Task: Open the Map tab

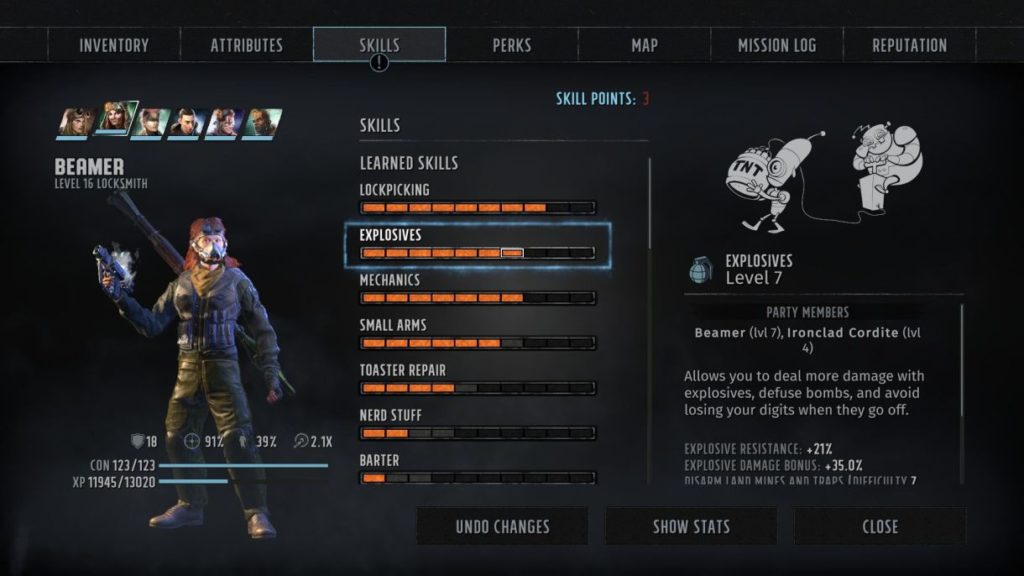Action: (x=644, y=45)
